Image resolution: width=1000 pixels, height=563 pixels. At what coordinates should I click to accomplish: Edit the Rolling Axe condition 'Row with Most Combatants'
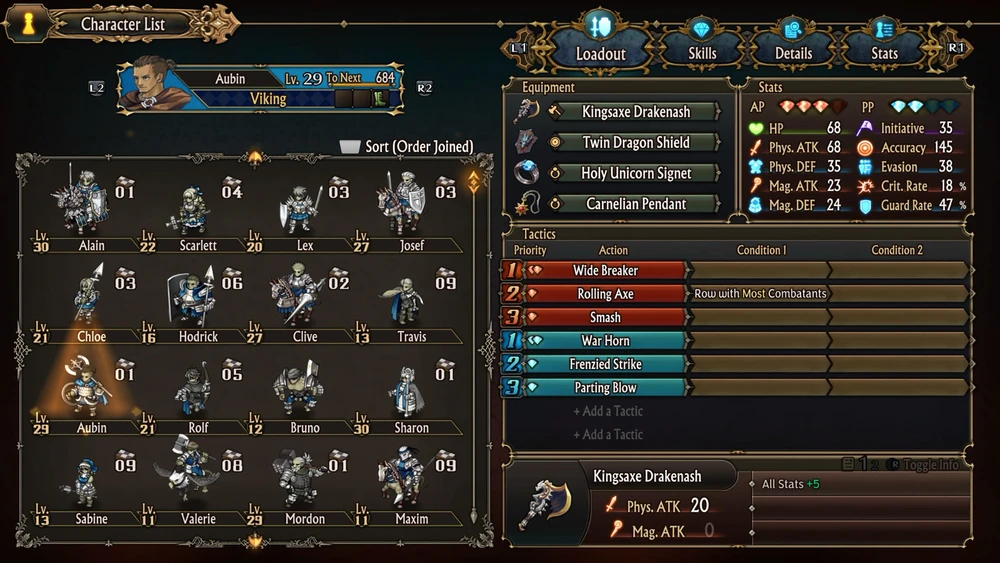[x=760, y=294]
